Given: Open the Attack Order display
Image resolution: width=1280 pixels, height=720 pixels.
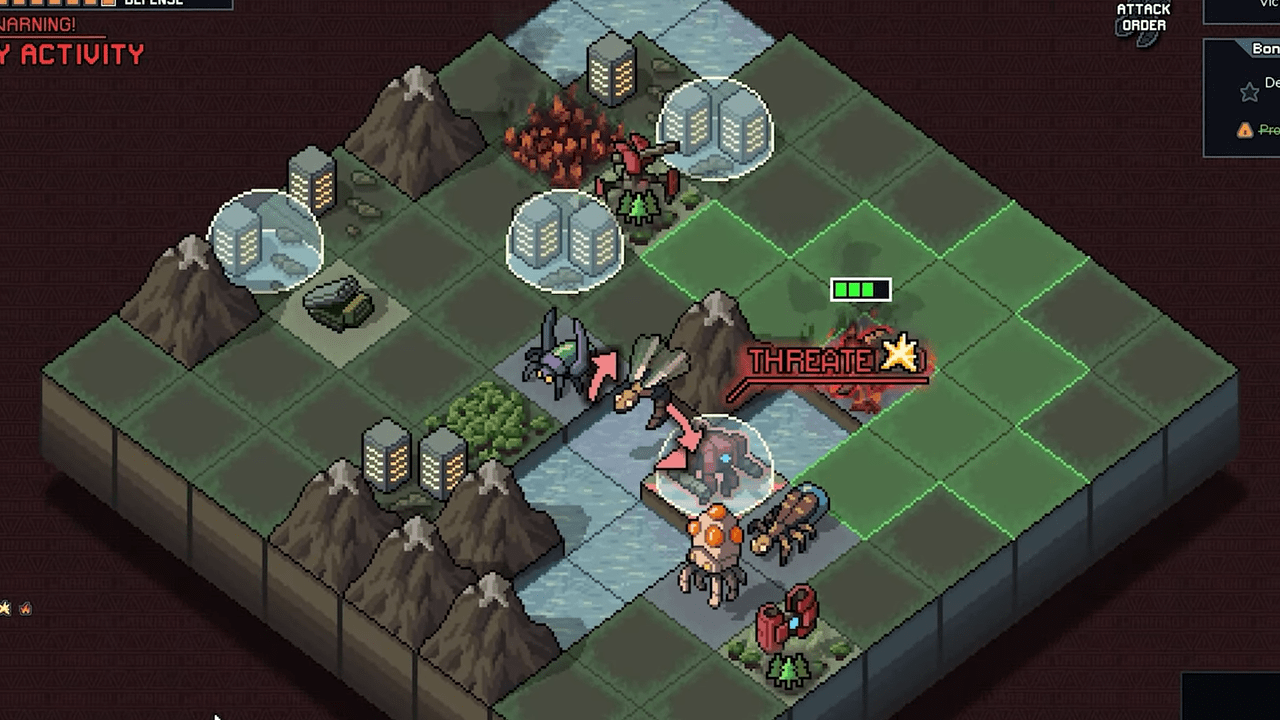Looking at the screenshot, I should tap(1143, 20).
